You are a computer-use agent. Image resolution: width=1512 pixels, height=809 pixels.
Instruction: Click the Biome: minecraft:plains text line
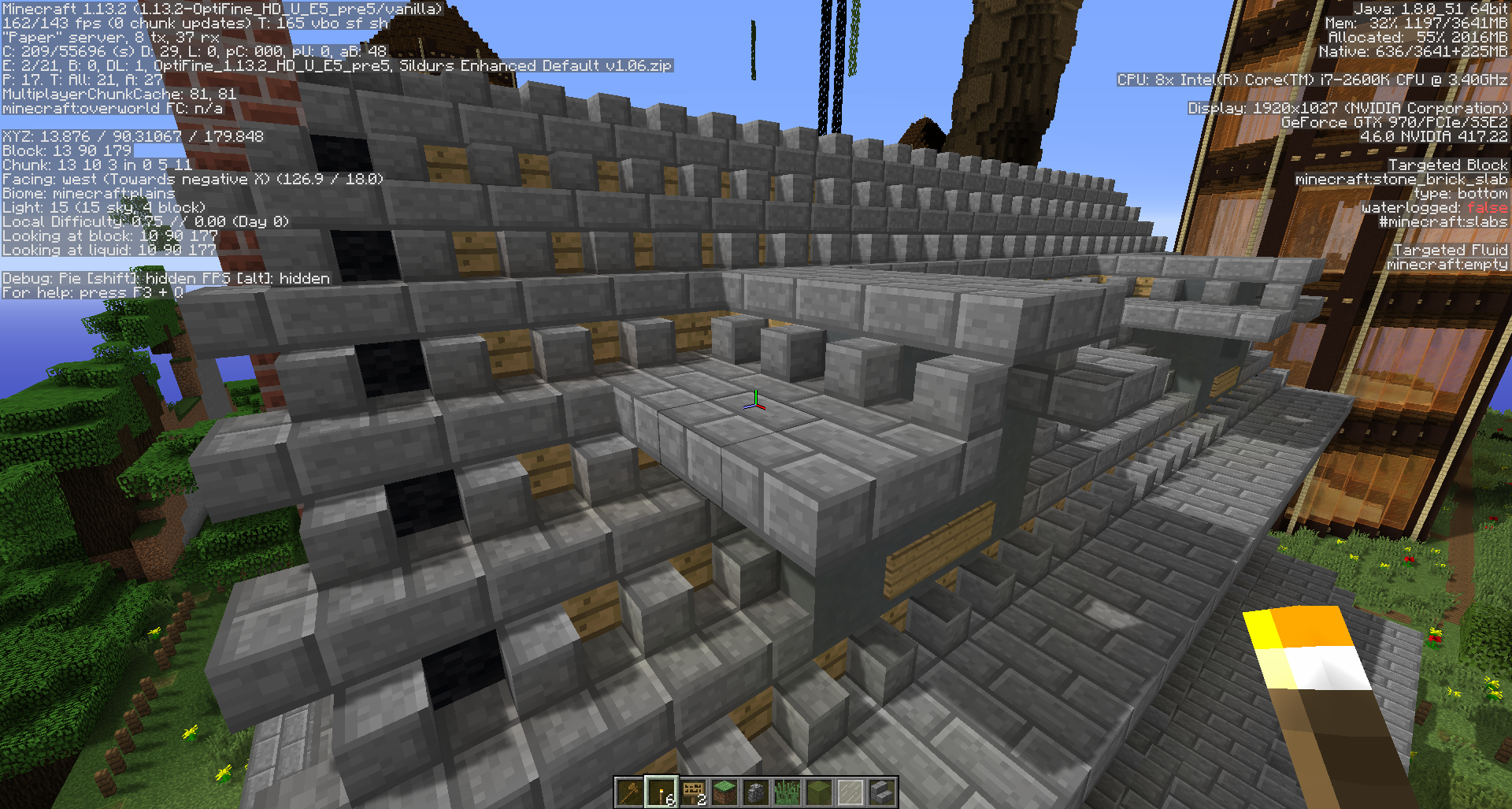88,193
